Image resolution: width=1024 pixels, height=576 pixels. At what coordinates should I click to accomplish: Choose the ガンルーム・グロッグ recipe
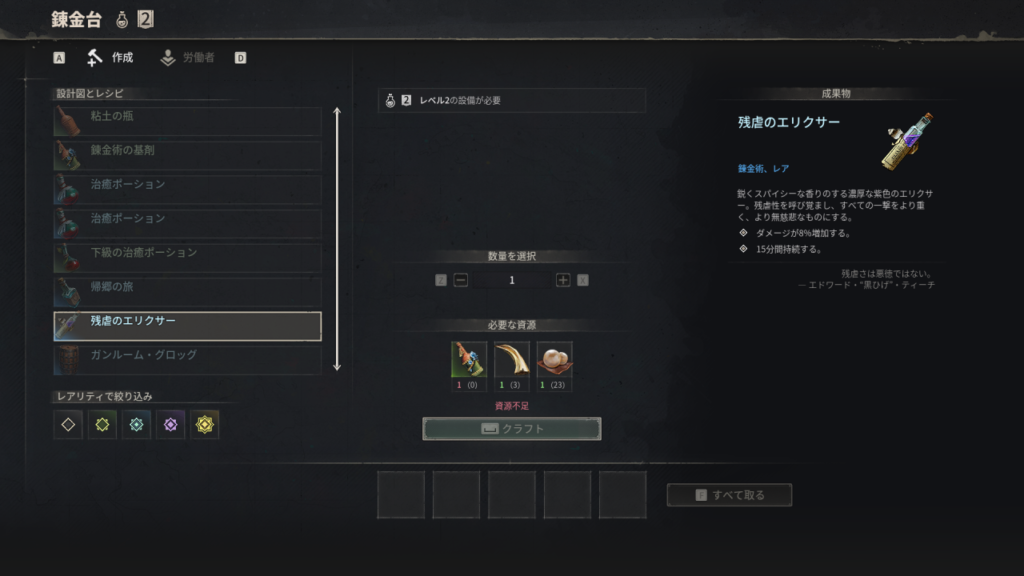tap(187, 359)
